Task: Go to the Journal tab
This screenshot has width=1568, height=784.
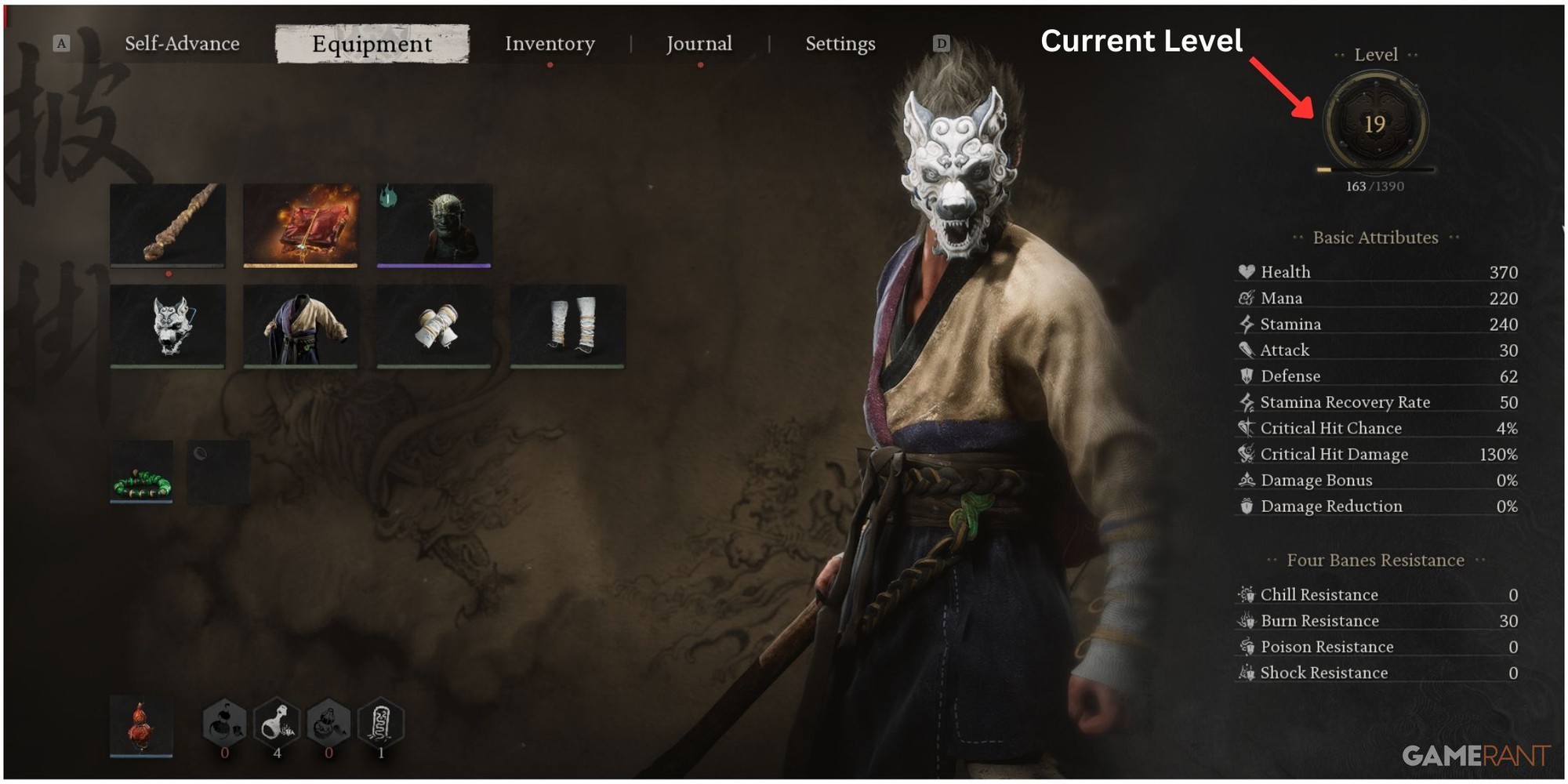Action: click(699, 44)
